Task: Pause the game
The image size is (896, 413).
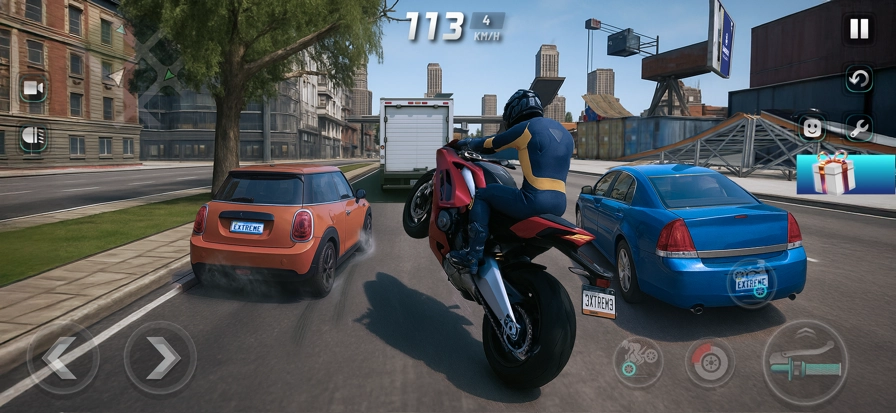Action: [x=859, y=29]
